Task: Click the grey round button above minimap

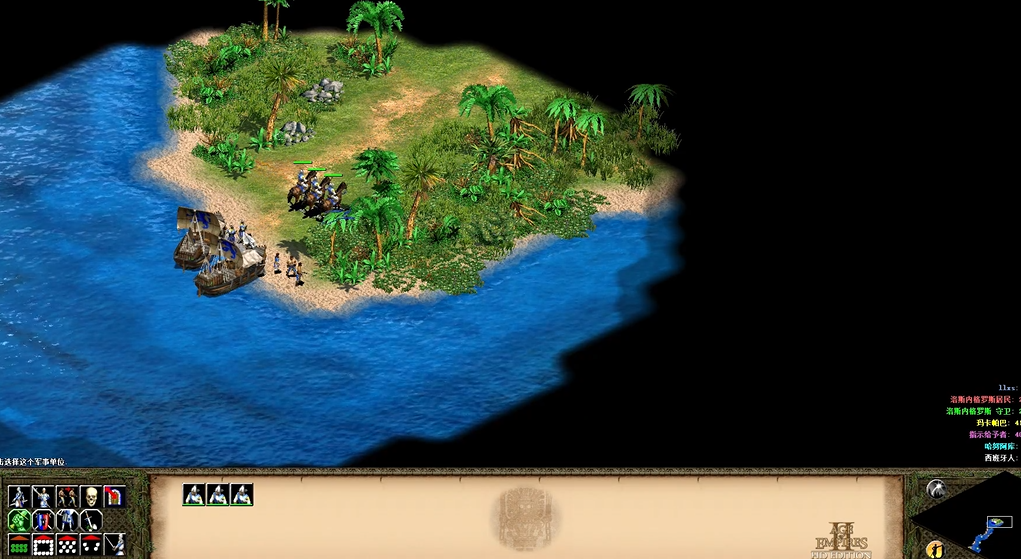Action: tap(936, 488)
